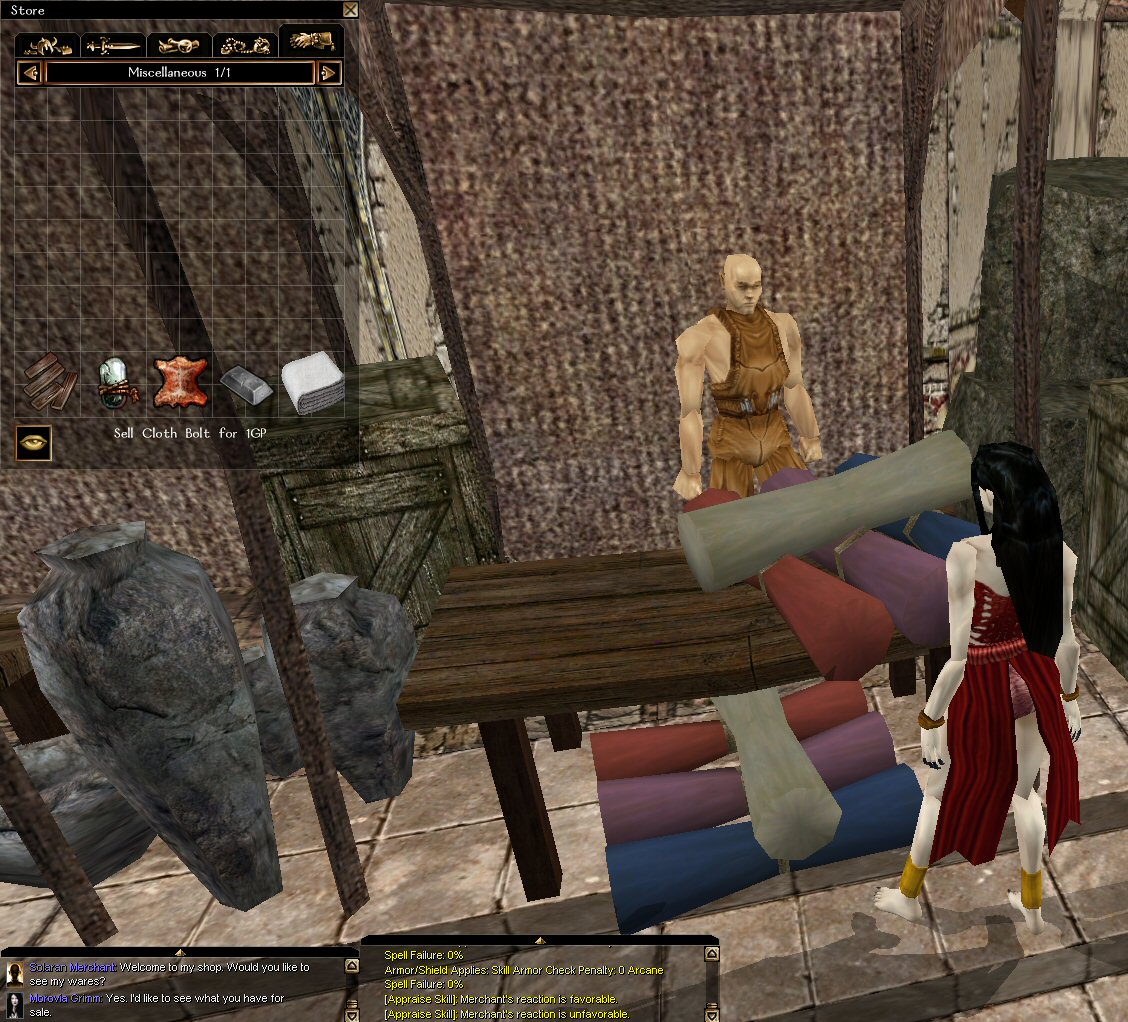Open the weapons tab with the sword icon
The image size is (1128, 1022).
click(112, 45)
